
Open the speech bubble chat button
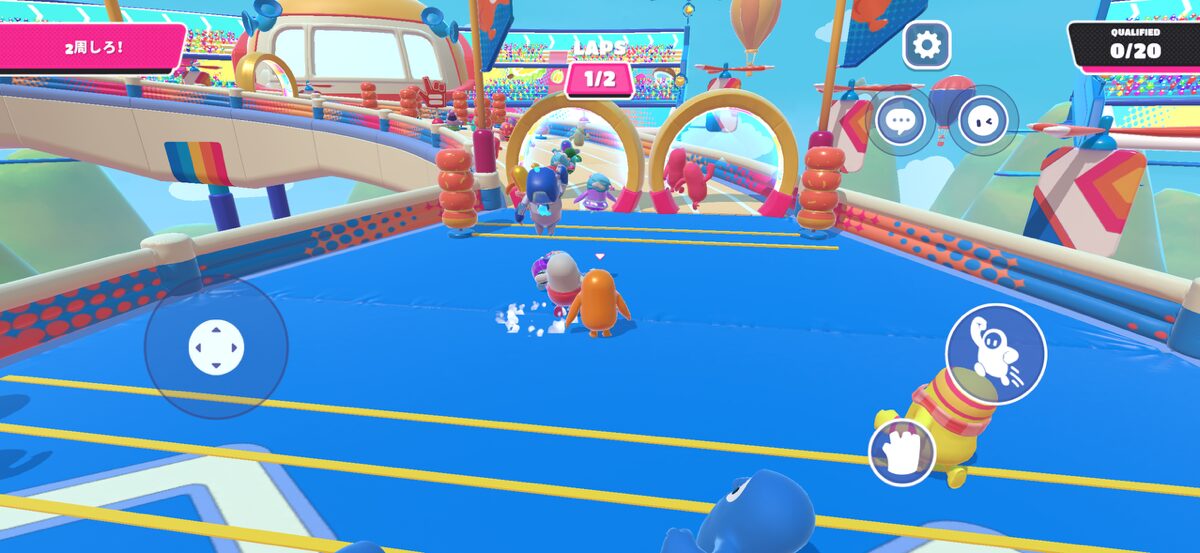pos(901,121)
